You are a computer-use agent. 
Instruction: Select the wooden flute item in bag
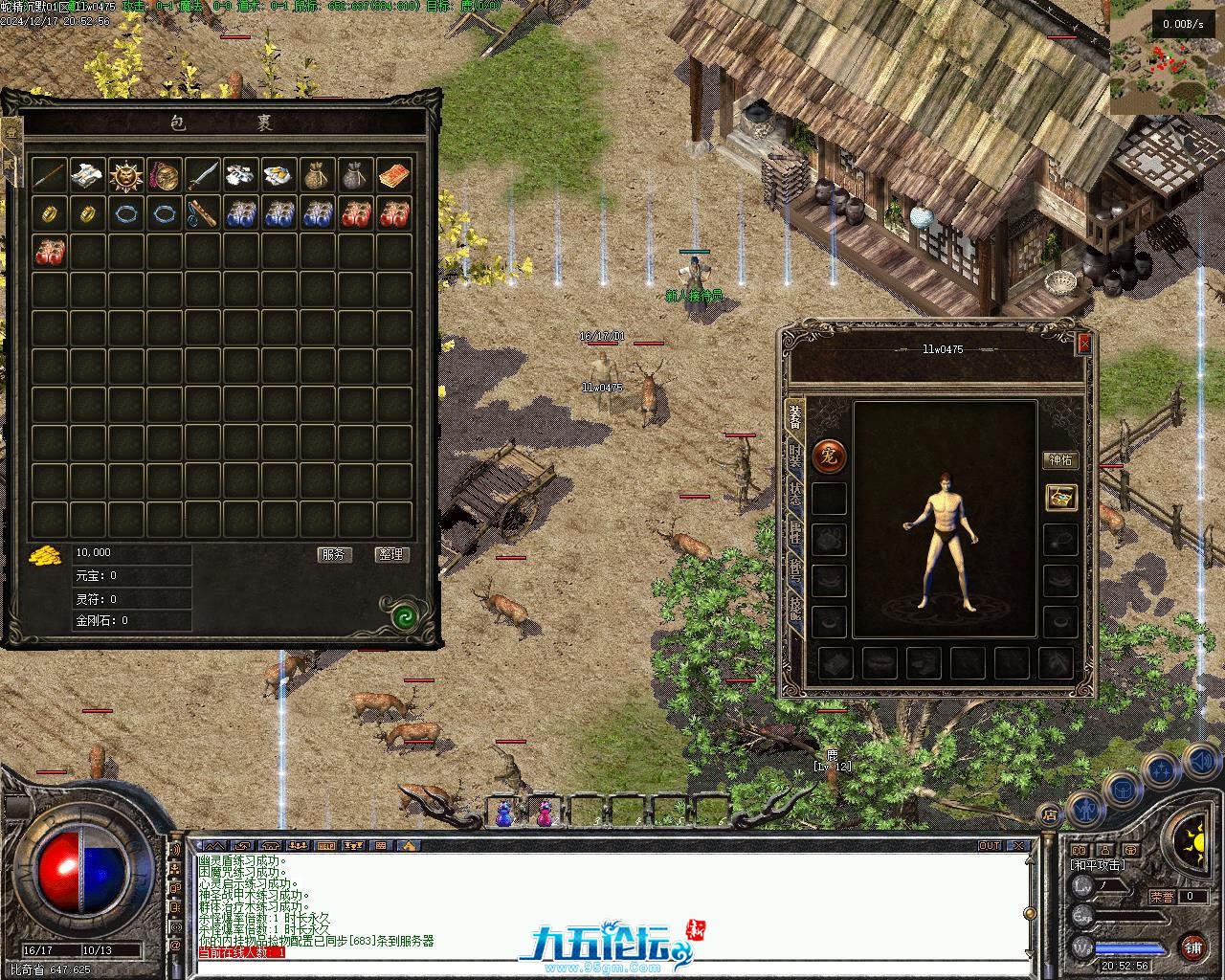click(203, 213)
